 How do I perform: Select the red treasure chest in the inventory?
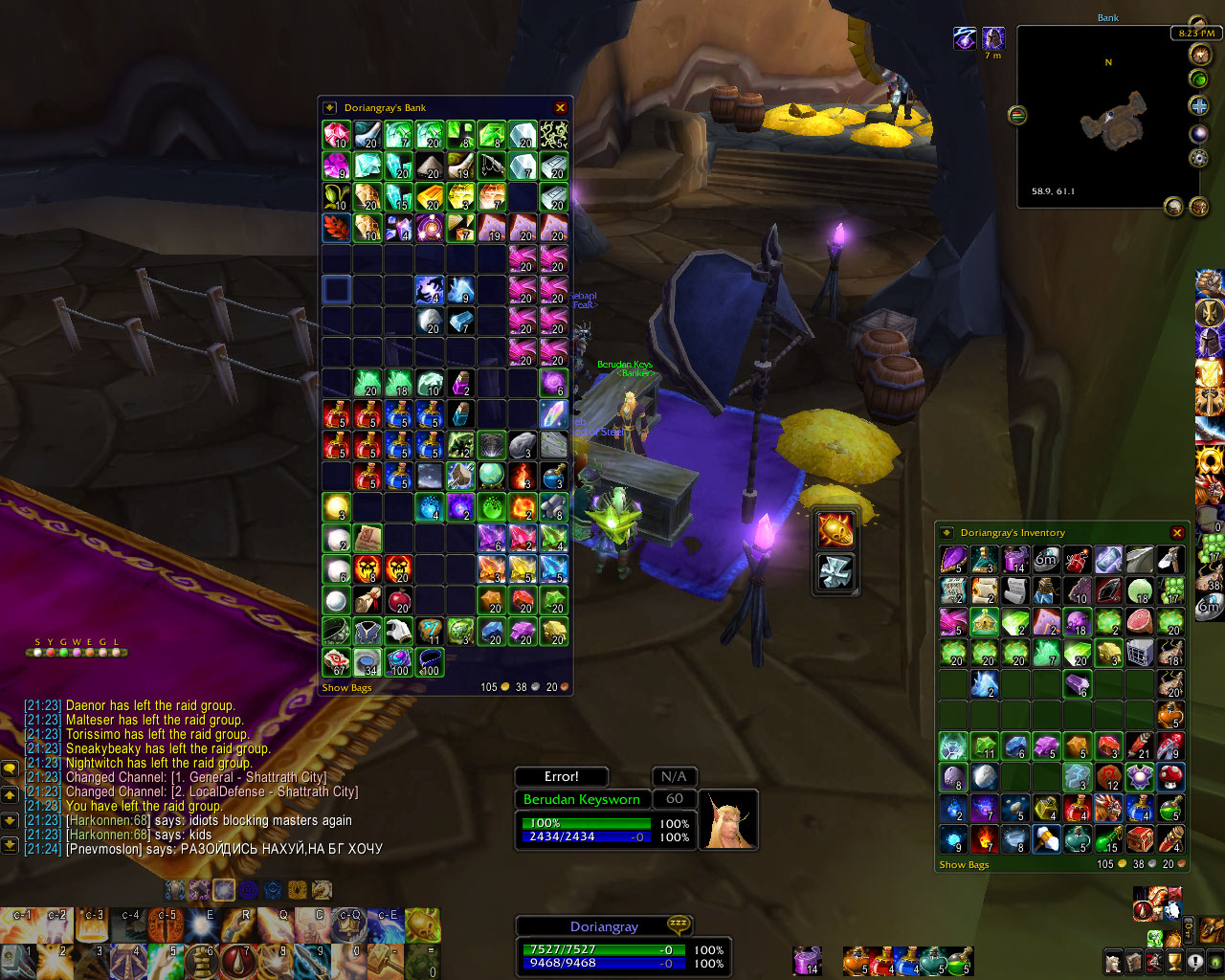pyautogui.click(x=1140, y=839)
